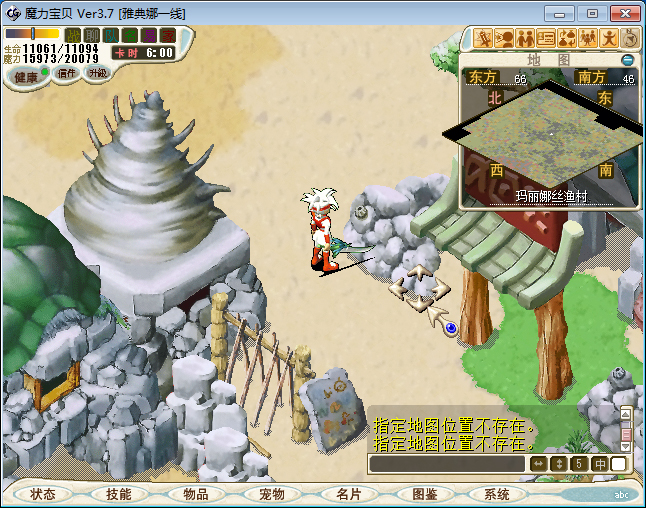This screenshot has width=646, height=508.
Task: Click the 升级 level-up button
Action: (x=98, y=73)
